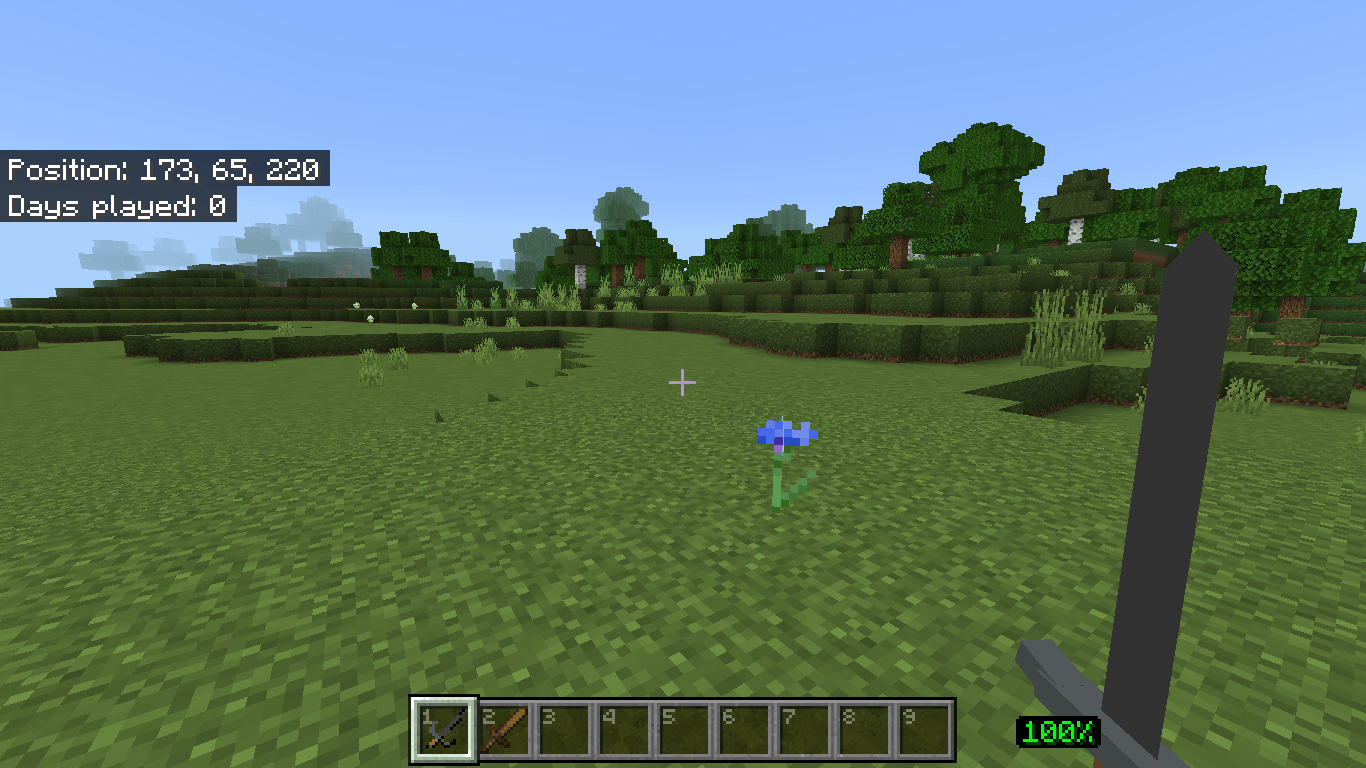
Task: Click the blue cornflower in the field
Action: [785, 435]
